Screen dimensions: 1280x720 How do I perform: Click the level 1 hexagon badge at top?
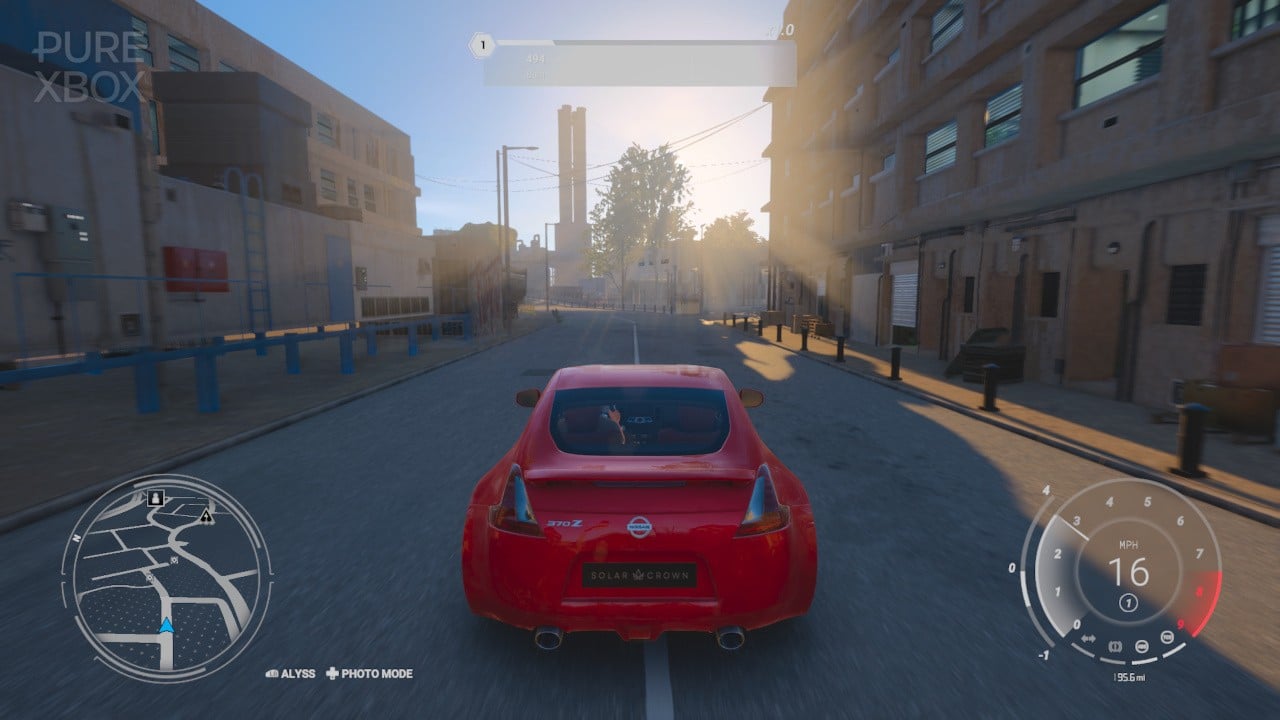pos(481,44)
